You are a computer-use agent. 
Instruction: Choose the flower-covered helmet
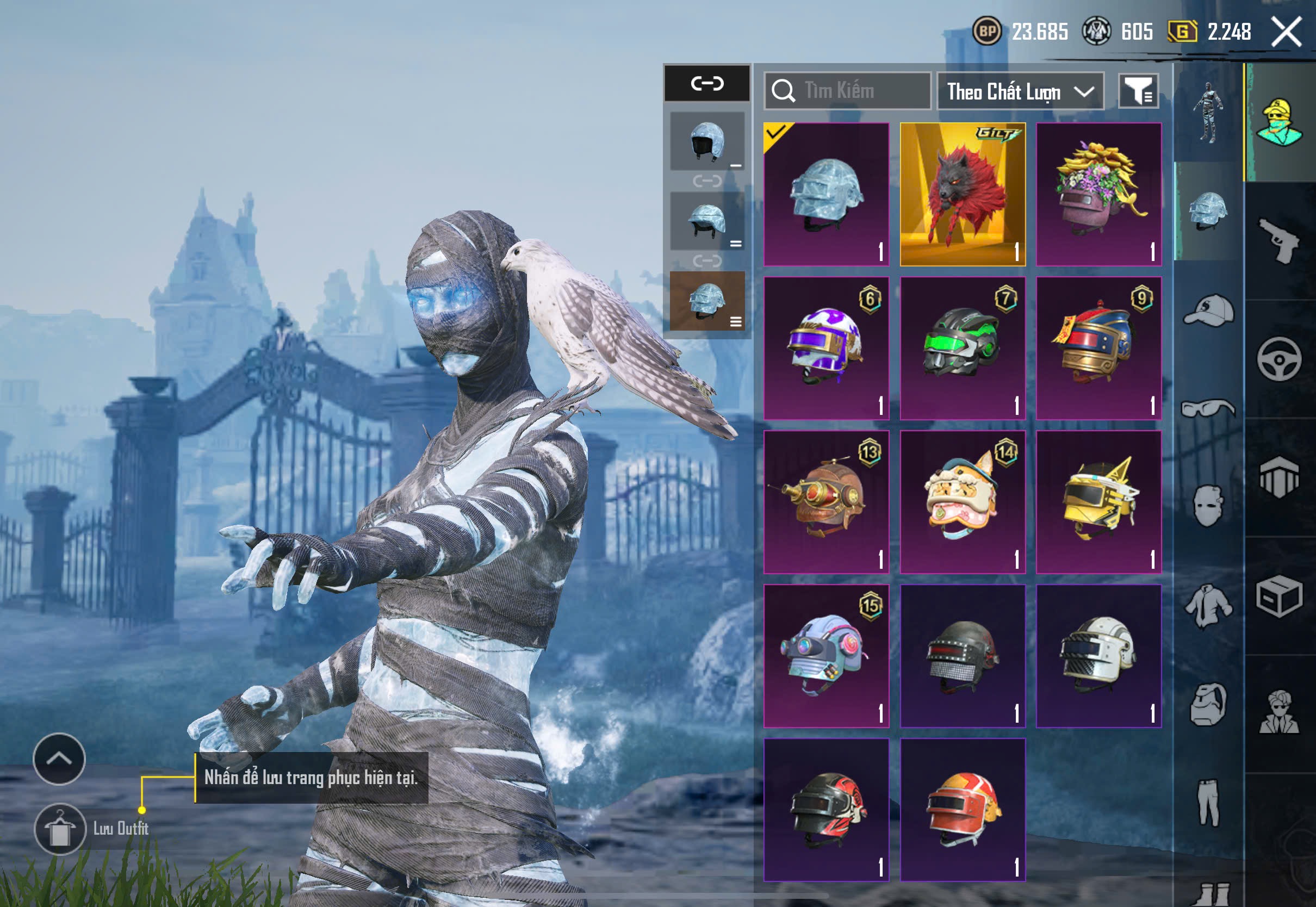[1098, 194]
